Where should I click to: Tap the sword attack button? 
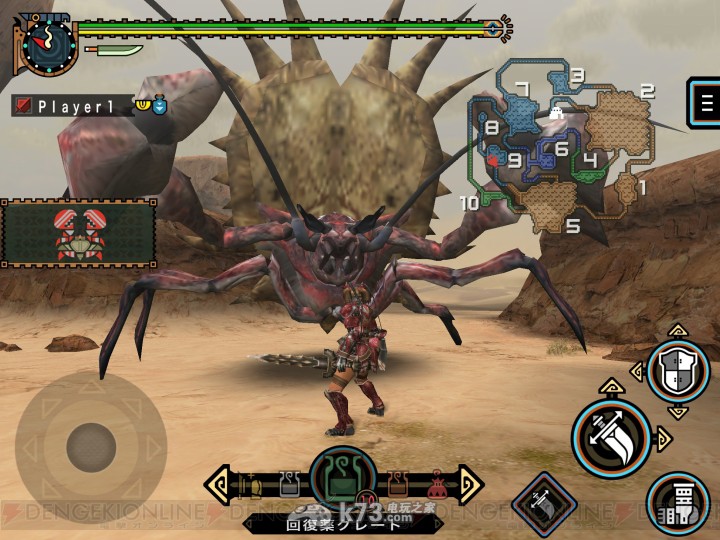(x=611, y=438)
